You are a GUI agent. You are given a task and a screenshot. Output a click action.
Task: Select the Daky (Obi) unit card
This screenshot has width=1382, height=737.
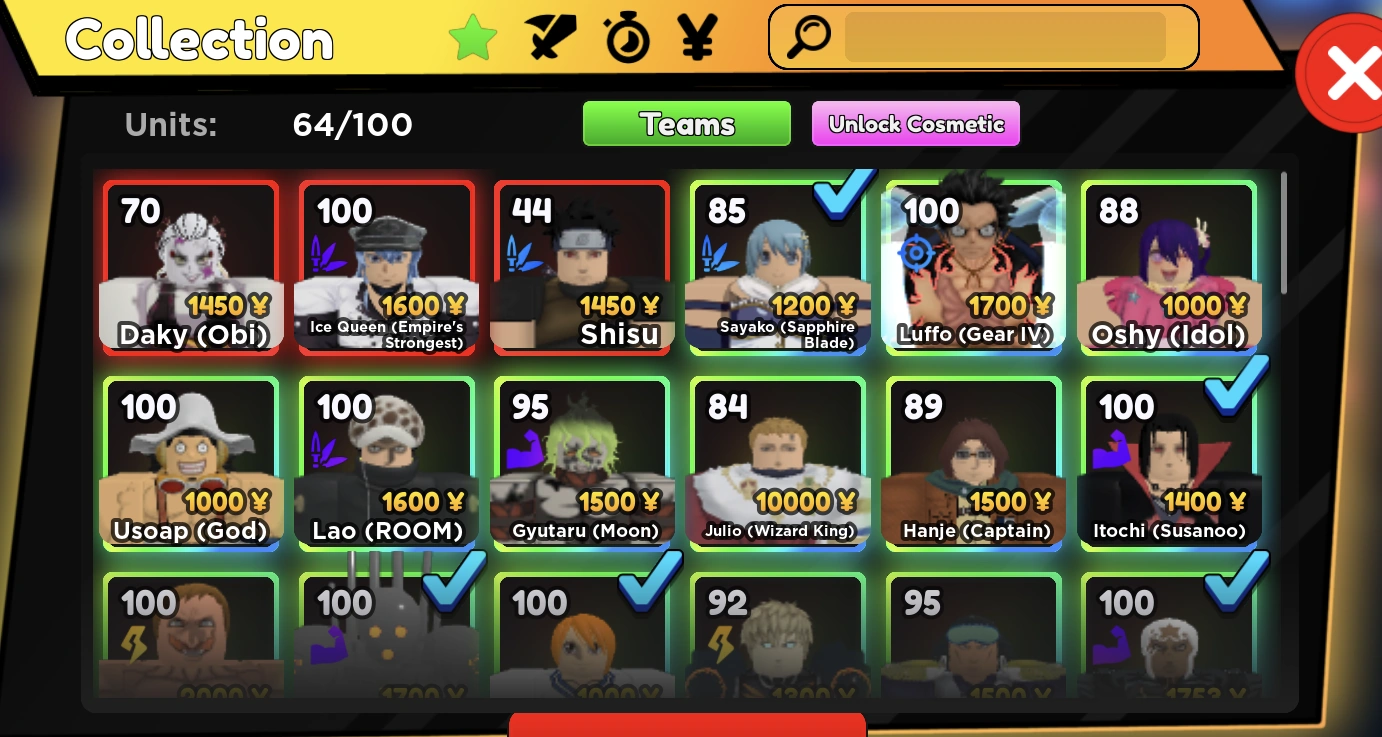tap(190, 265)
